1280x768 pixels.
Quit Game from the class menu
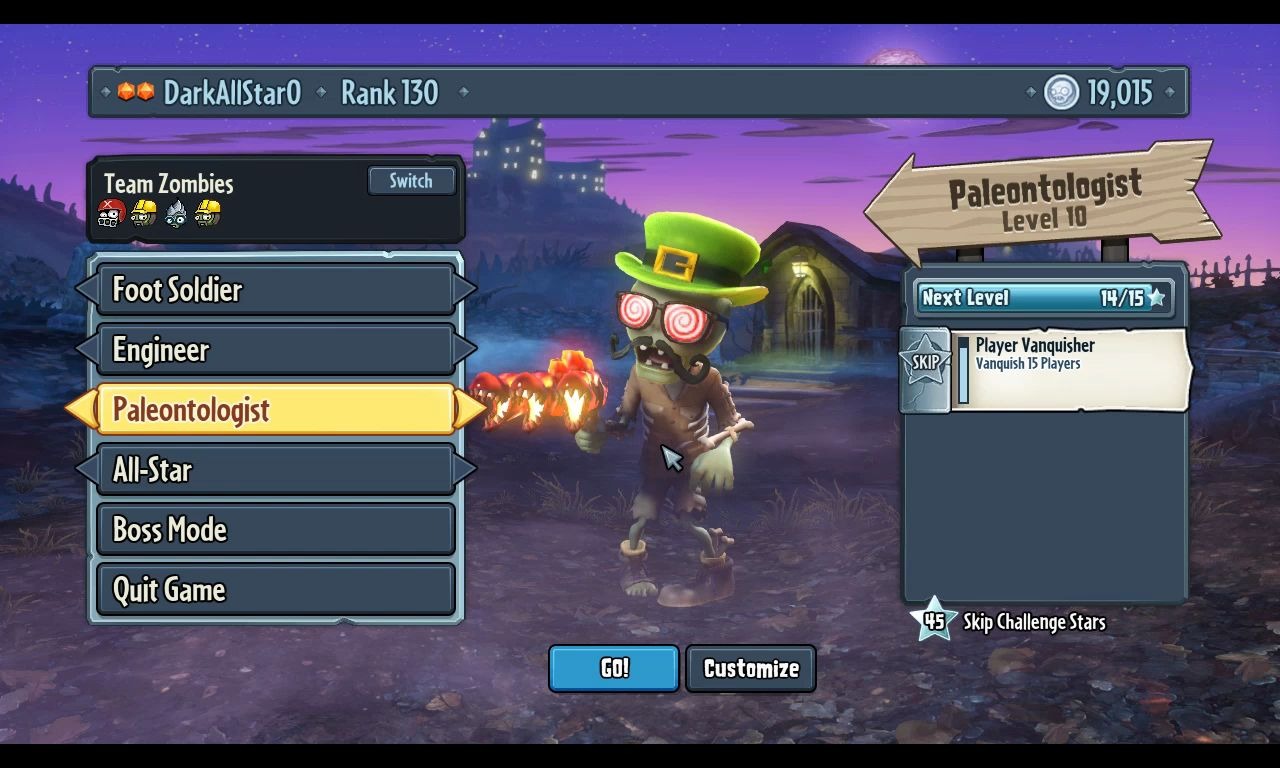point(275,590)
